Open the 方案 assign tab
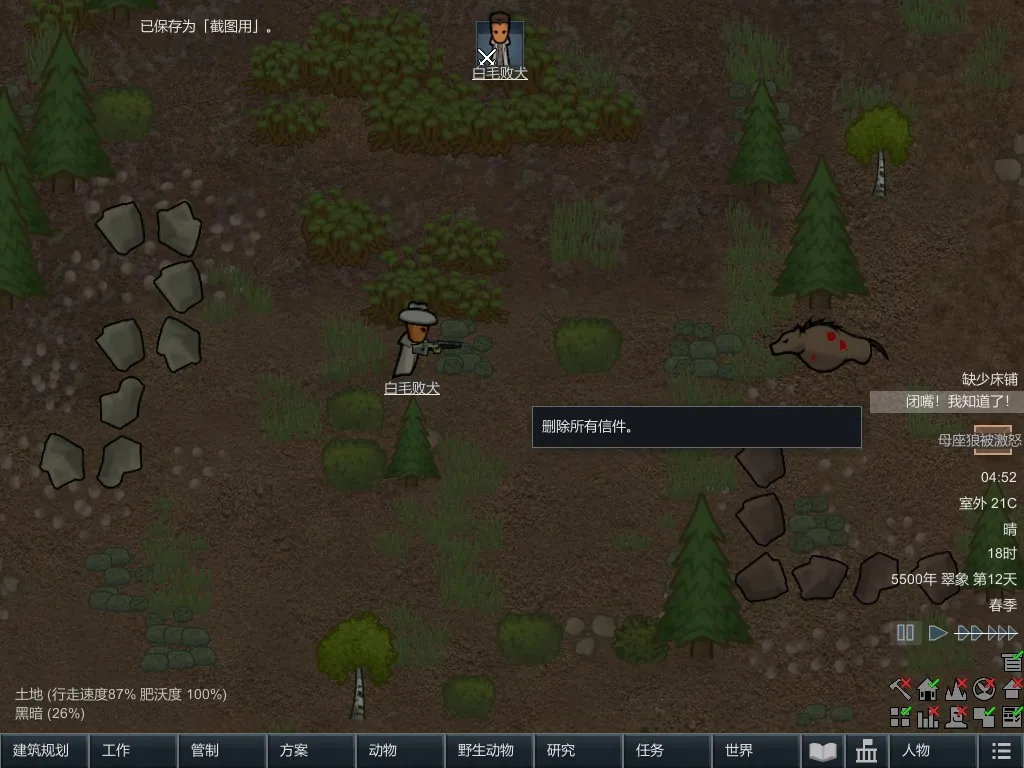 [311, 751]
